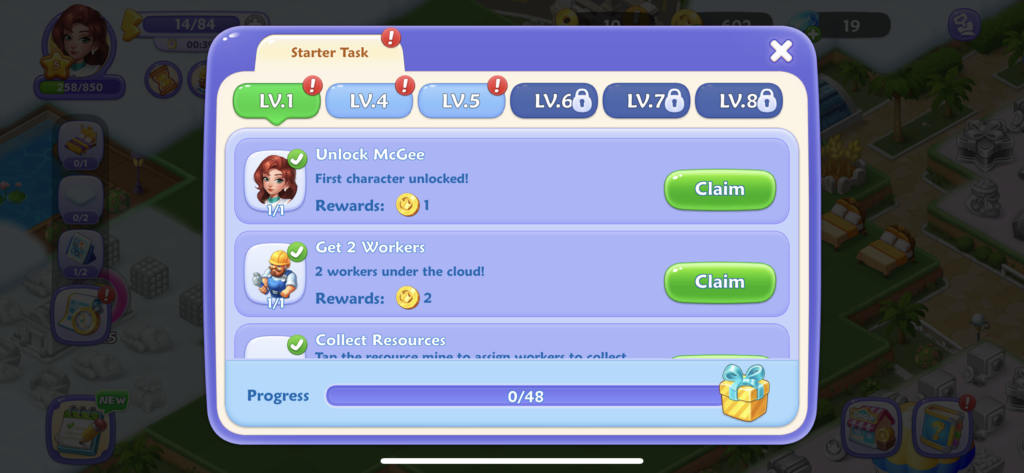This screenshot has width=1024, height=473.
Task: Claim the Unlock McGee reward
Action: [719, 189]
